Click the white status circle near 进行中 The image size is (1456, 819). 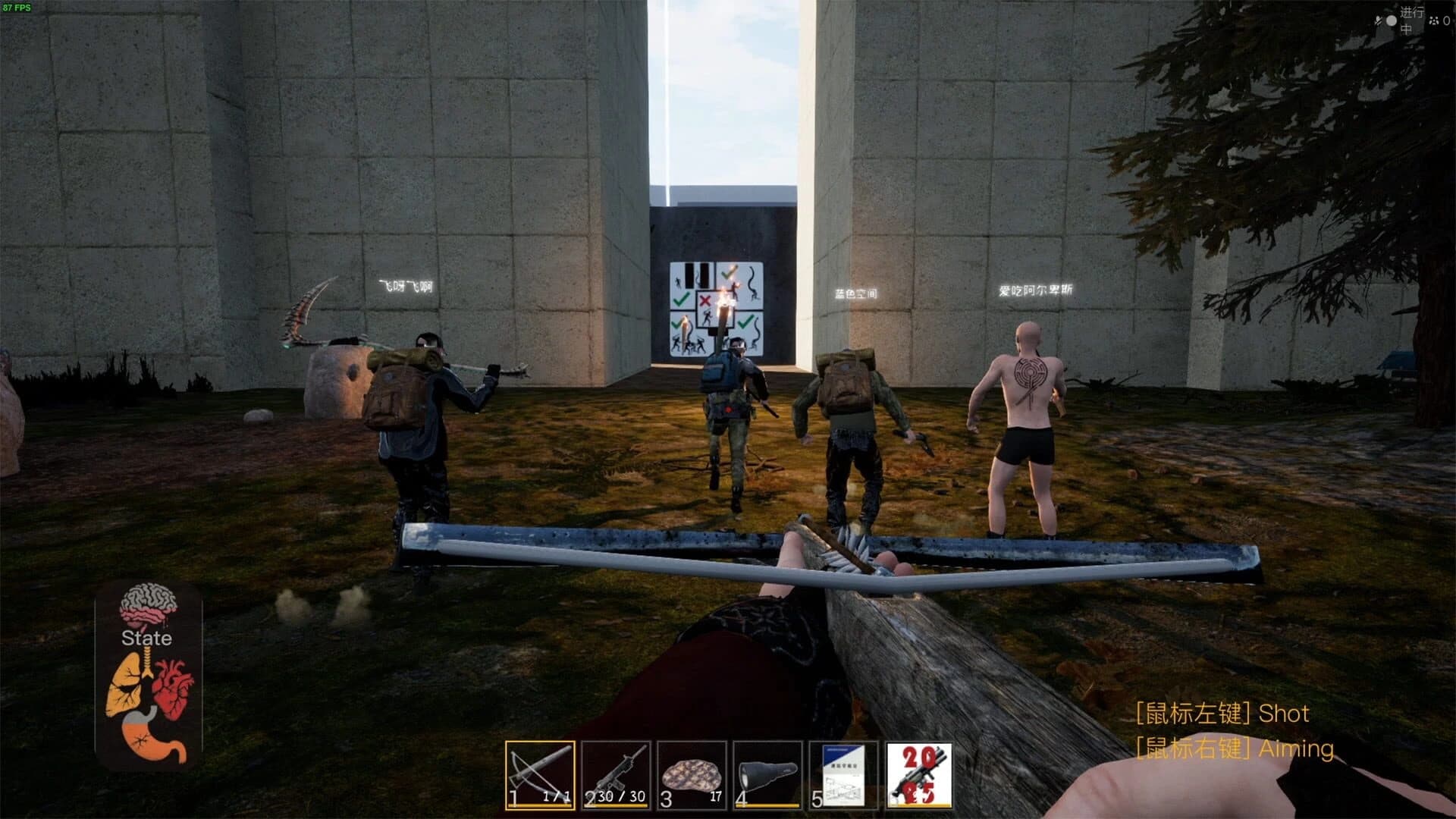tap(1392, 20)
